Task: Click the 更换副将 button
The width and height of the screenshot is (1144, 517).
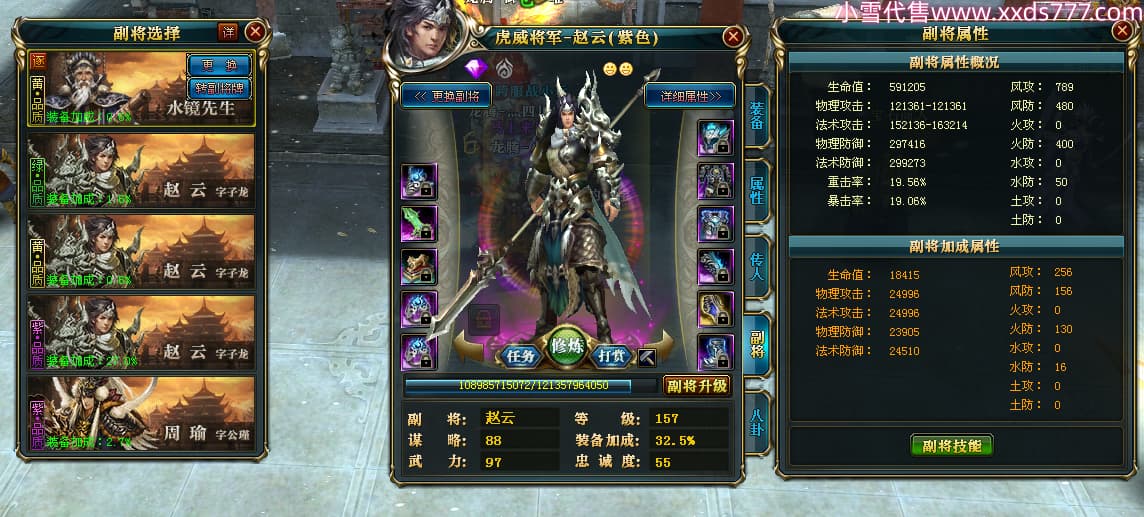Action: 445,97
